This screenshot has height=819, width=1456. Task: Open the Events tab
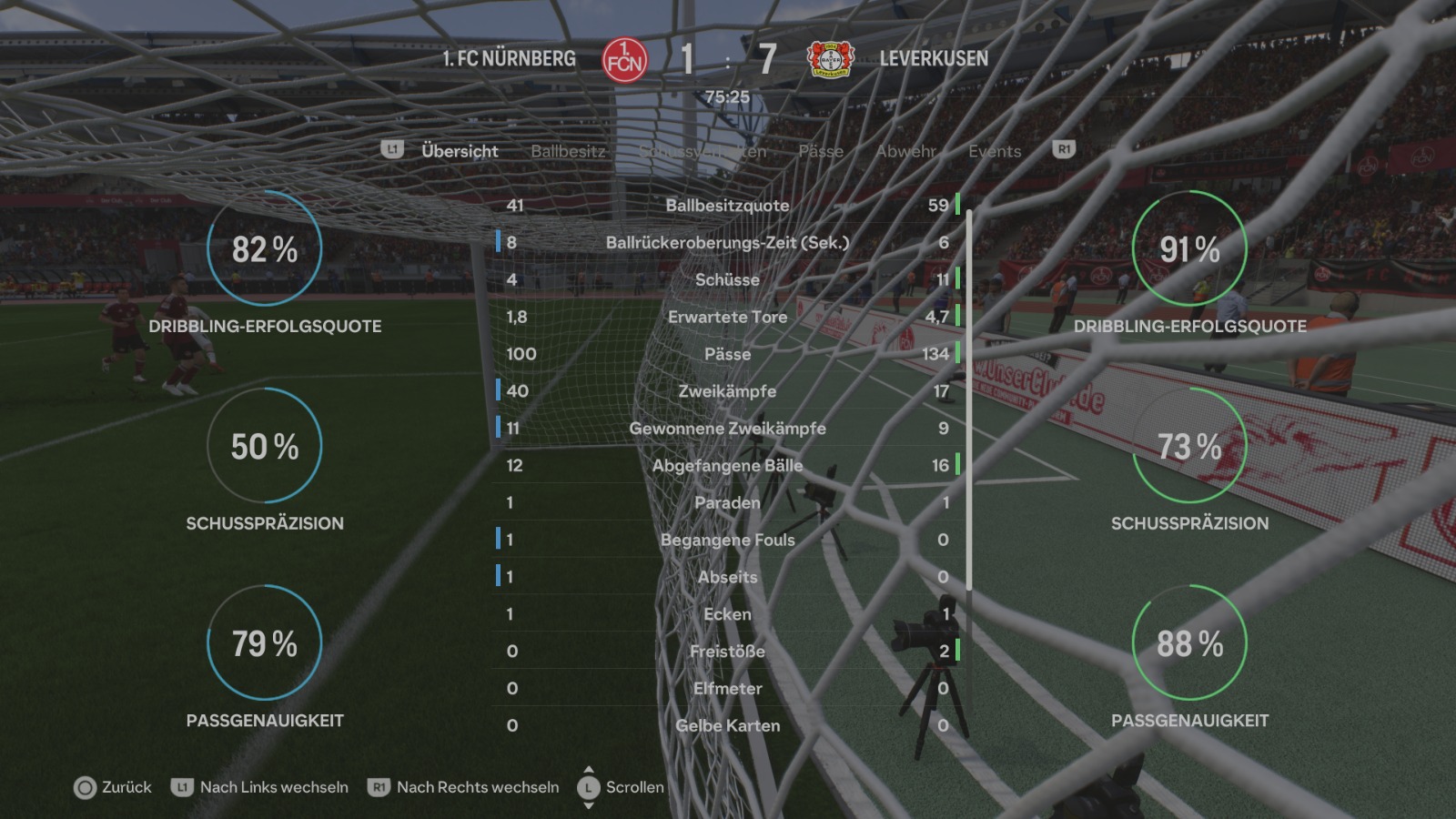[x=995, y=151]
